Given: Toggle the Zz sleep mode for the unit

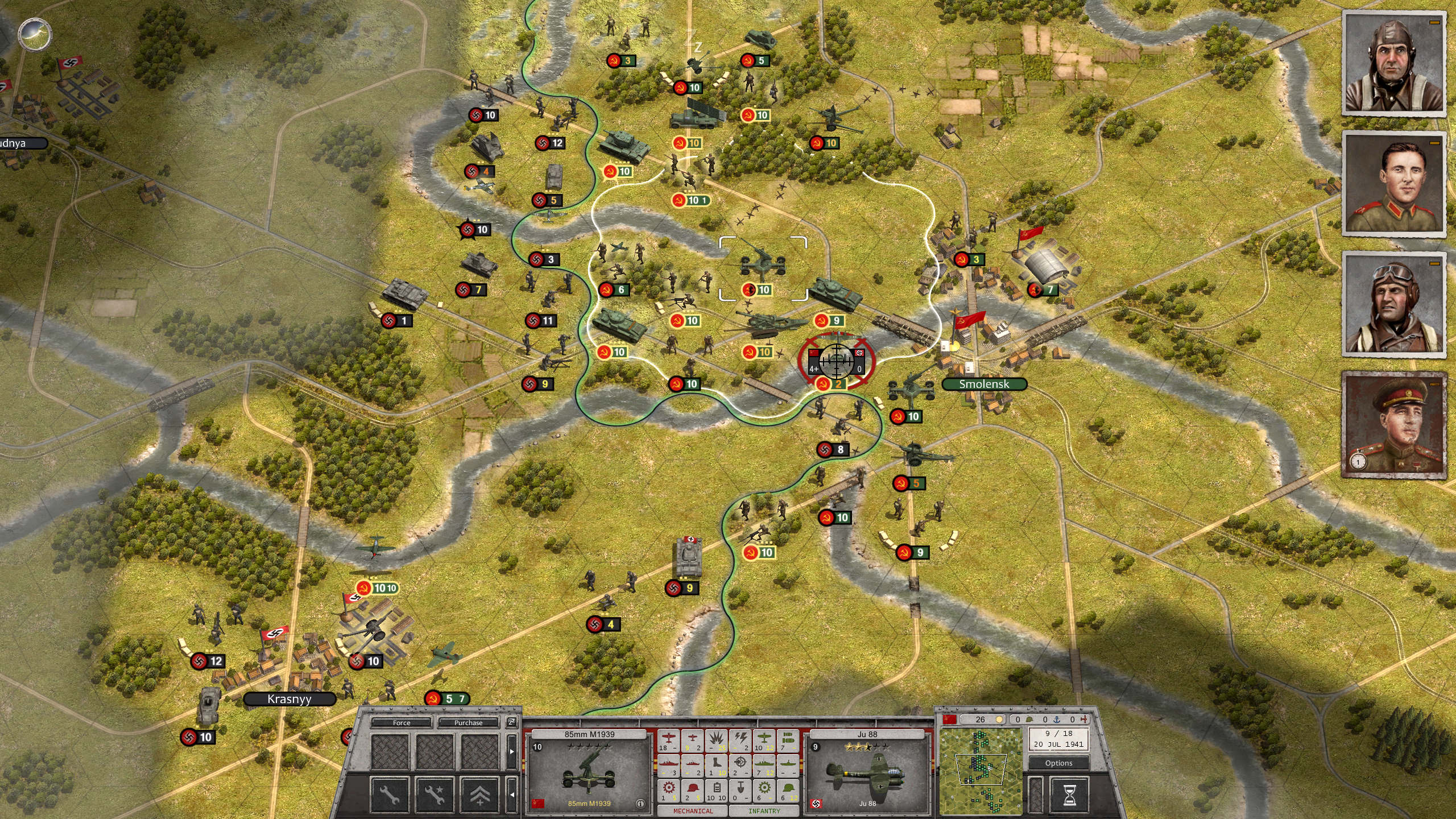Looking at the screenshot, I should point(511,723).
